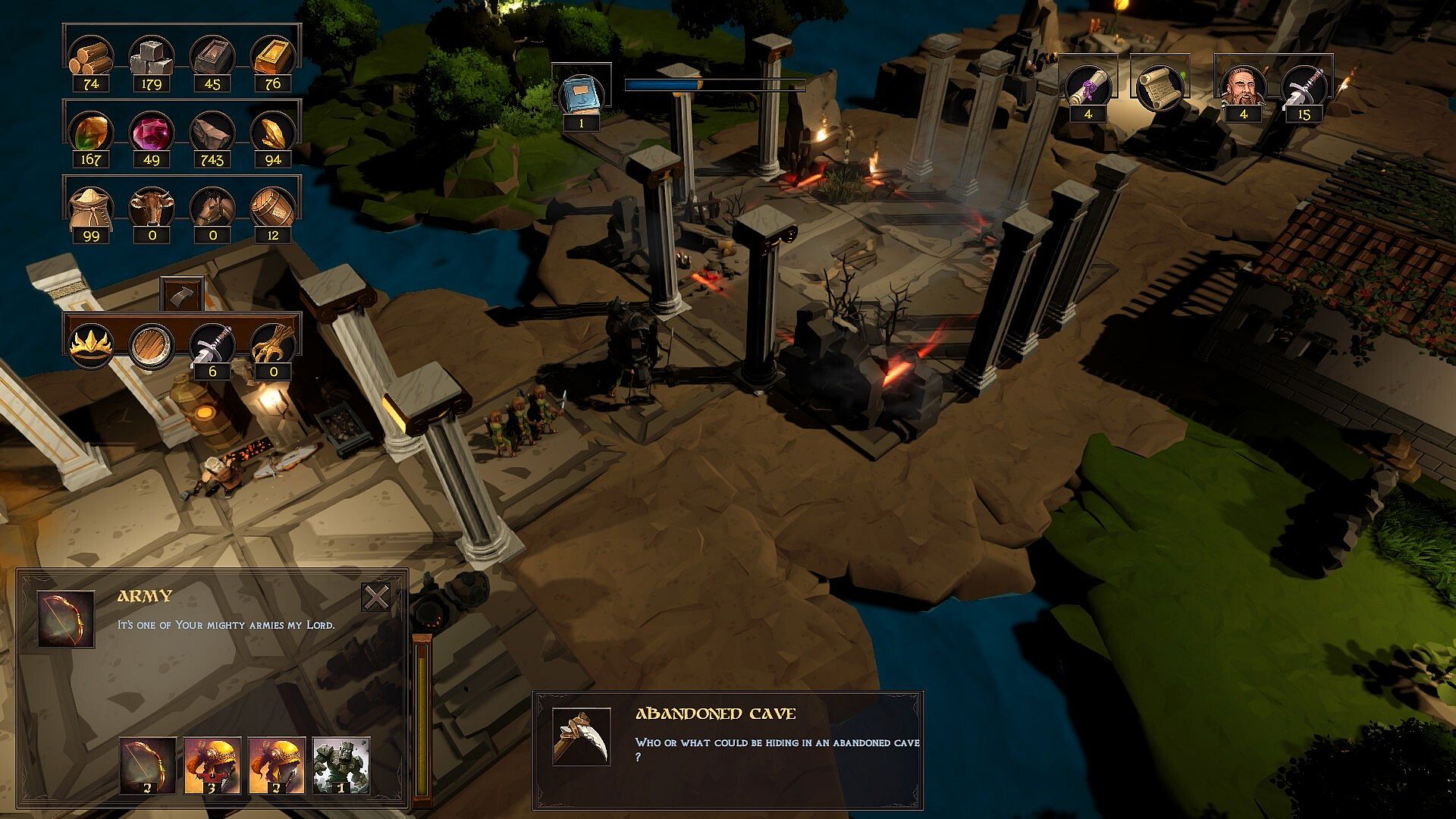The height and width of the screenshot is (819, 1456).
Task: Click the Abandoned Cave claw icon
Action: 581,736
